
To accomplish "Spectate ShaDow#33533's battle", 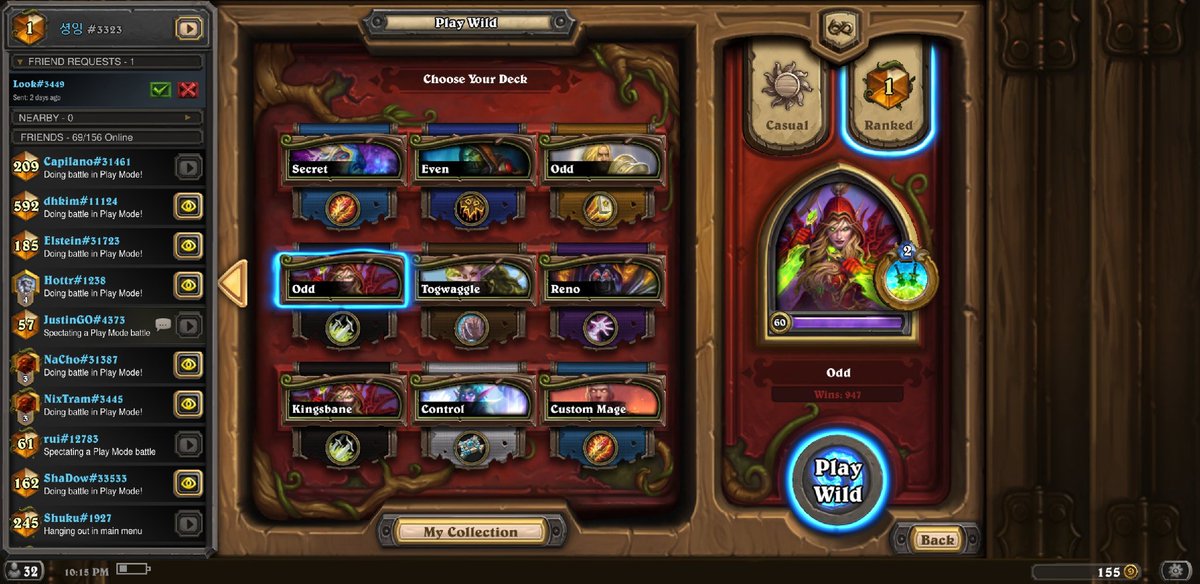I will (188, 483).
